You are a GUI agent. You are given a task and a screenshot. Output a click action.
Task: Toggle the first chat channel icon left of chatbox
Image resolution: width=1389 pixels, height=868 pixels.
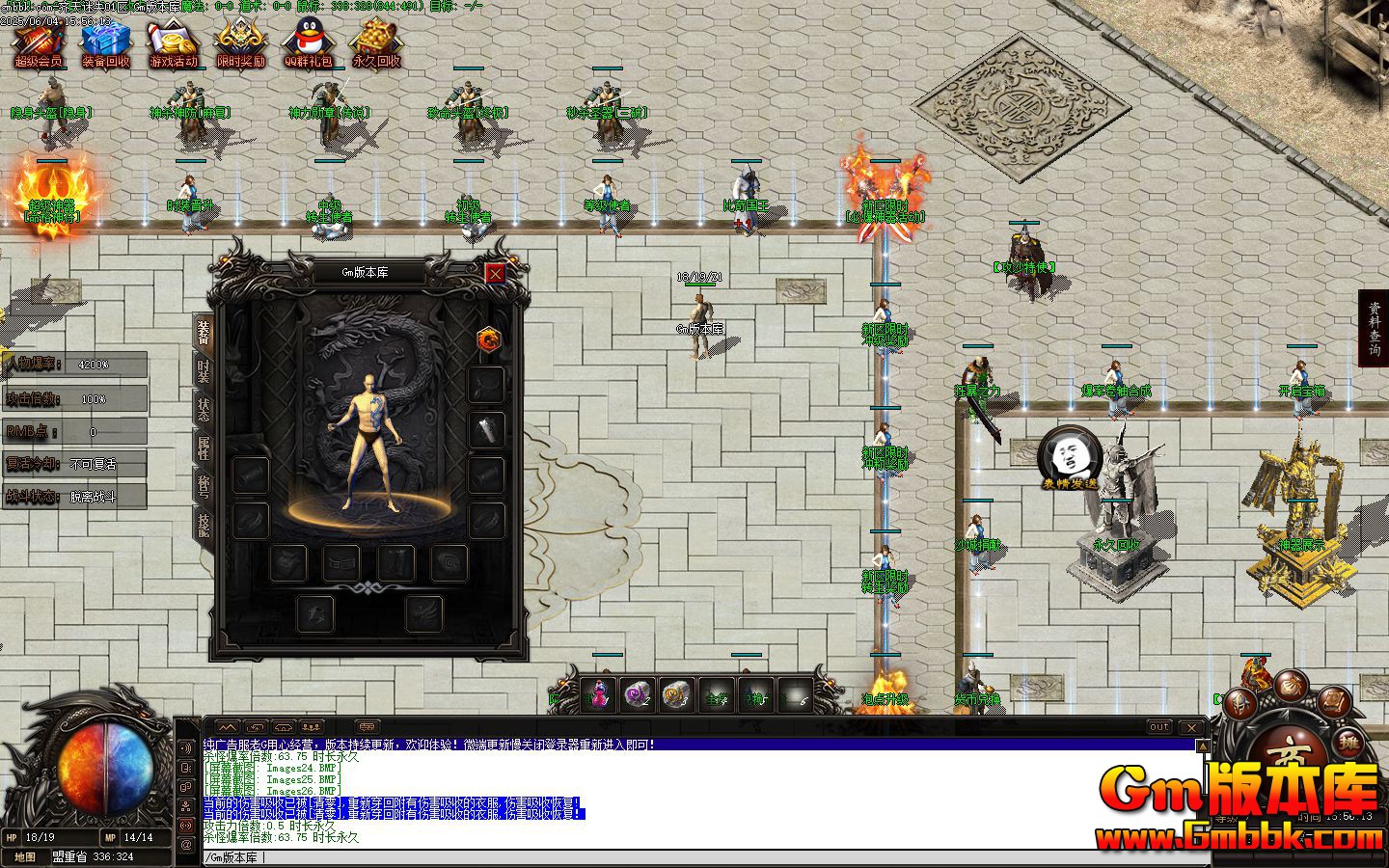(227, 726)
